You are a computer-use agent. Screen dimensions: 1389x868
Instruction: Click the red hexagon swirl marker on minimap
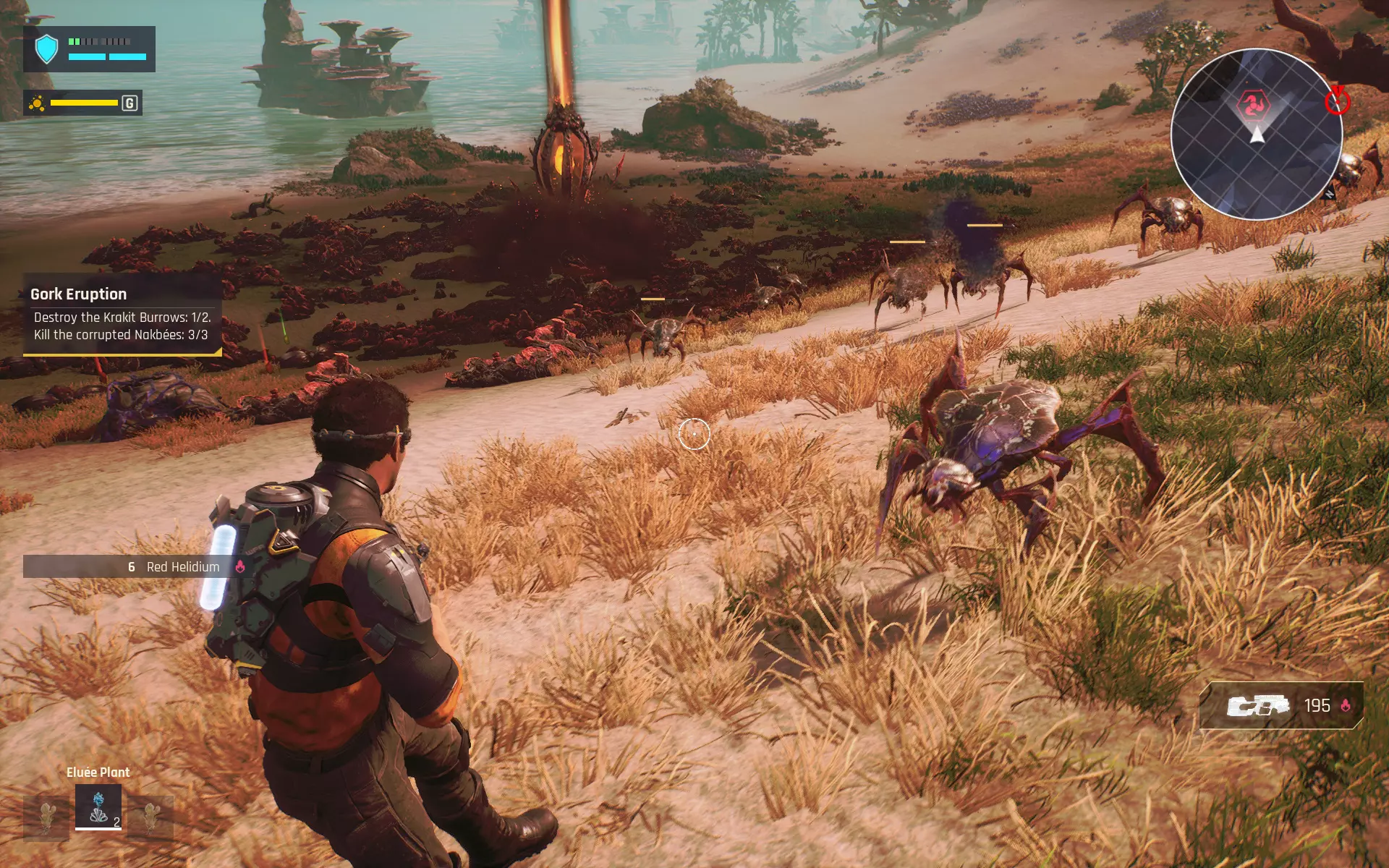(x=1254, y=106)
